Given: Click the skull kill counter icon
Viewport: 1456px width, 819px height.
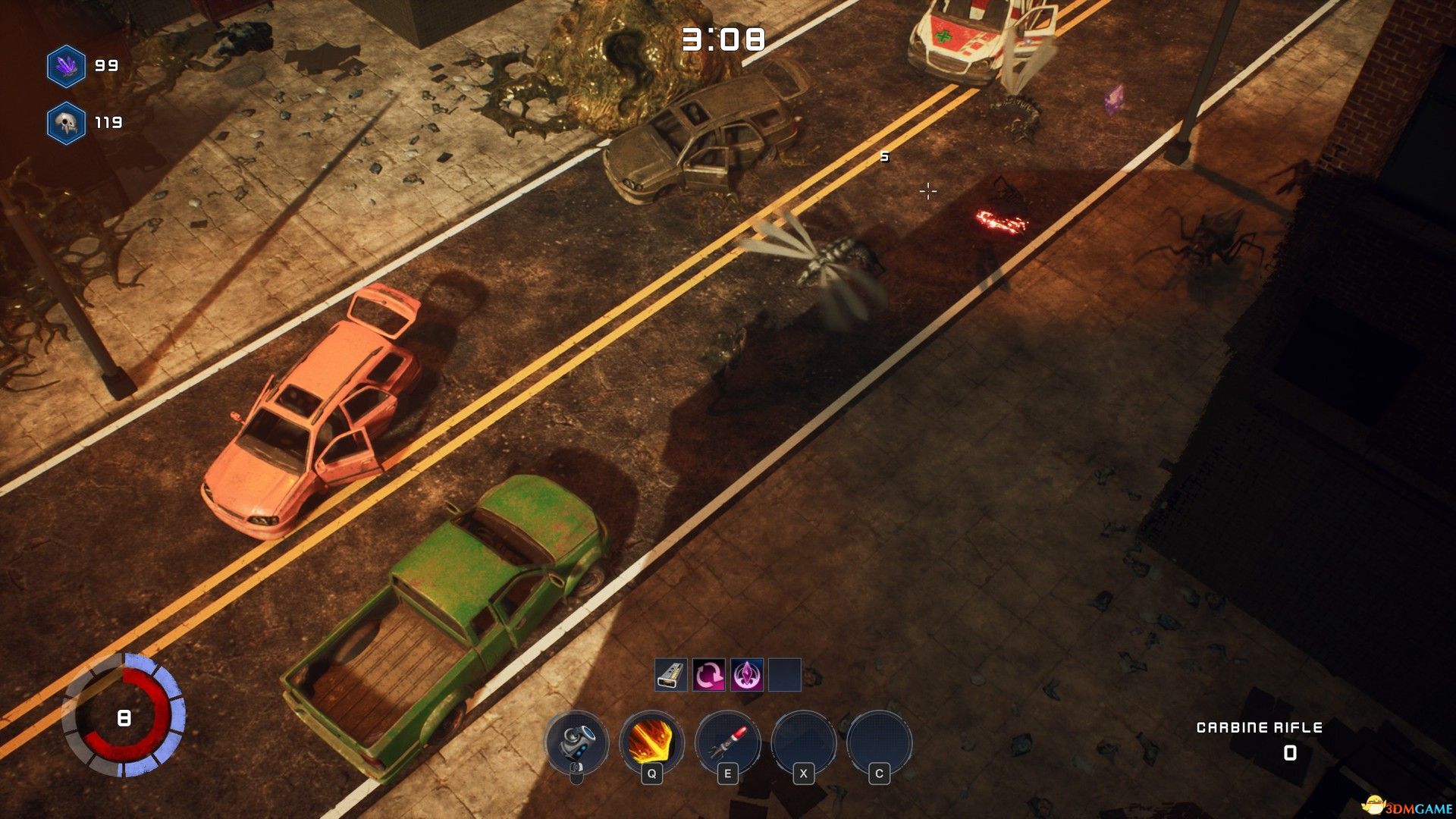Looking at the screenshot, I should (67, 123).
